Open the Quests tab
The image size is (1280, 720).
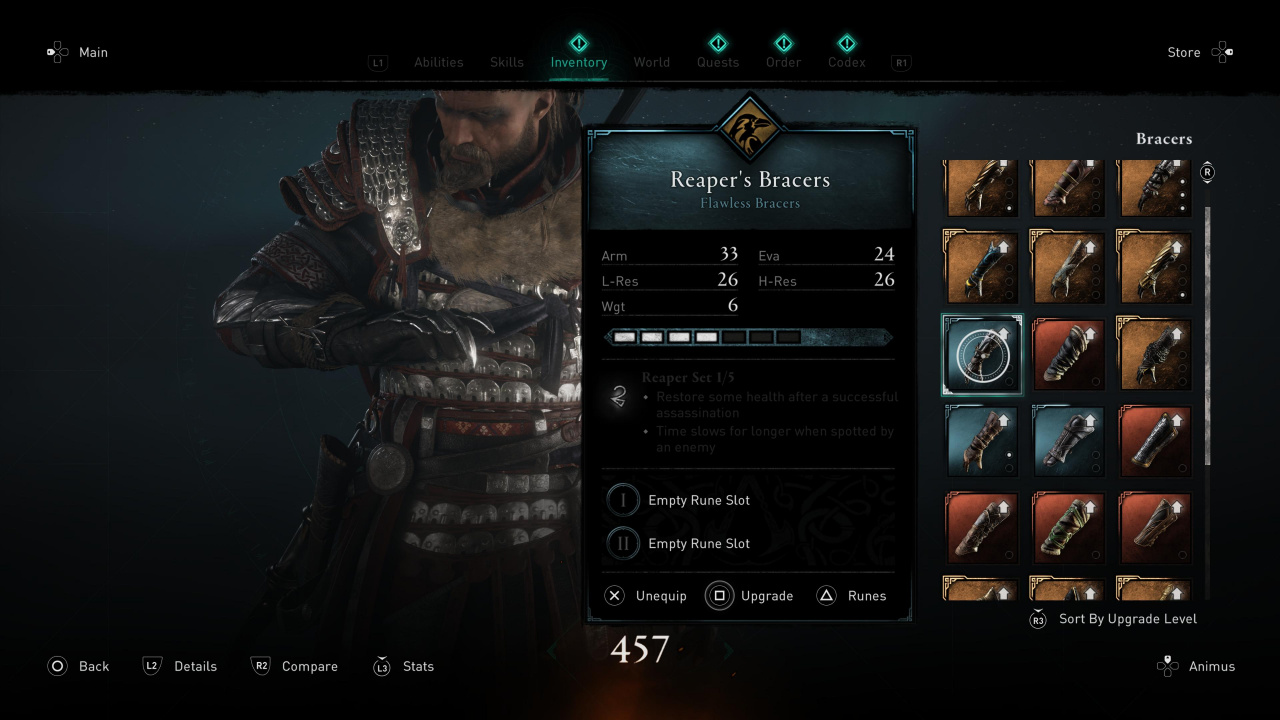coord(718,62)
